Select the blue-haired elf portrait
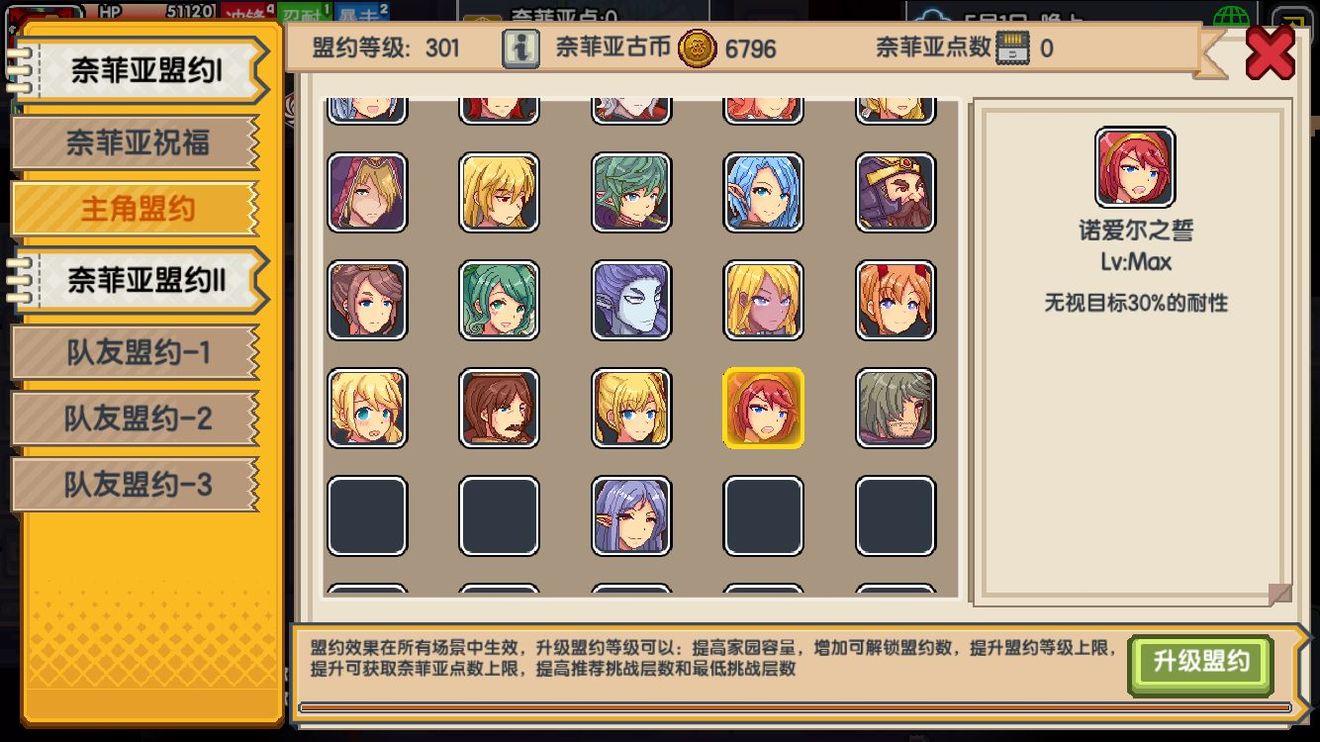 763,193
